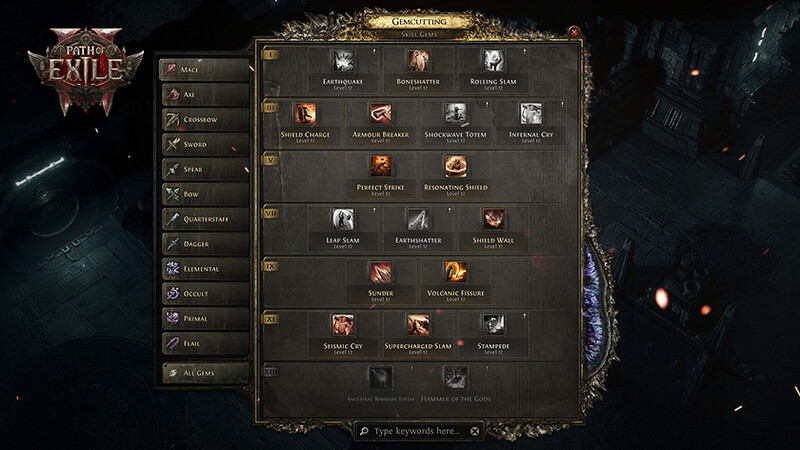The image size is (800, 450).
Task: Switch to the Axe category
Action: click(x=206, y=95)
